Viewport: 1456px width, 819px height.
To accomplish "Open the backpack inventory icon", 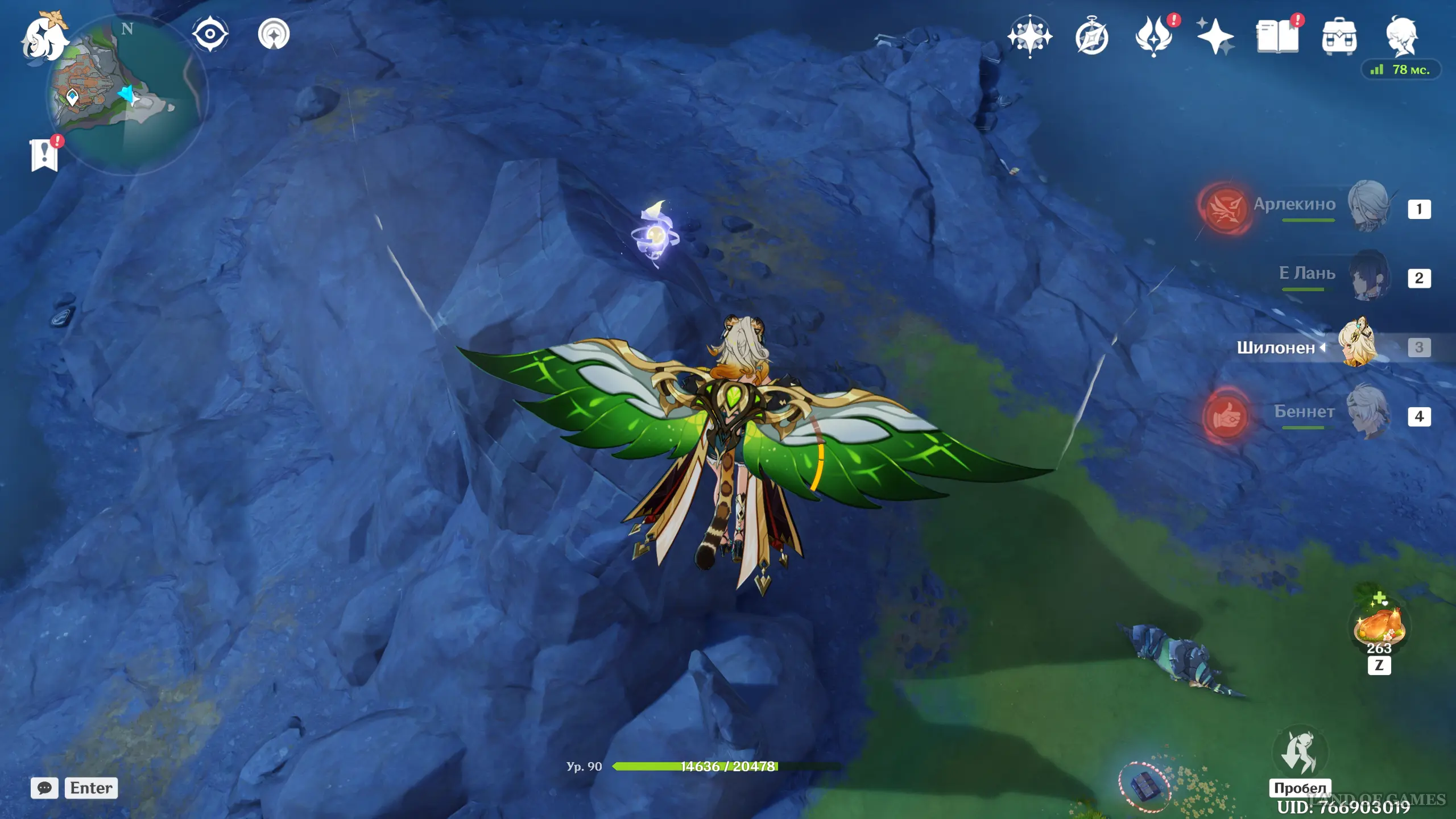I will pos(1339,36).
